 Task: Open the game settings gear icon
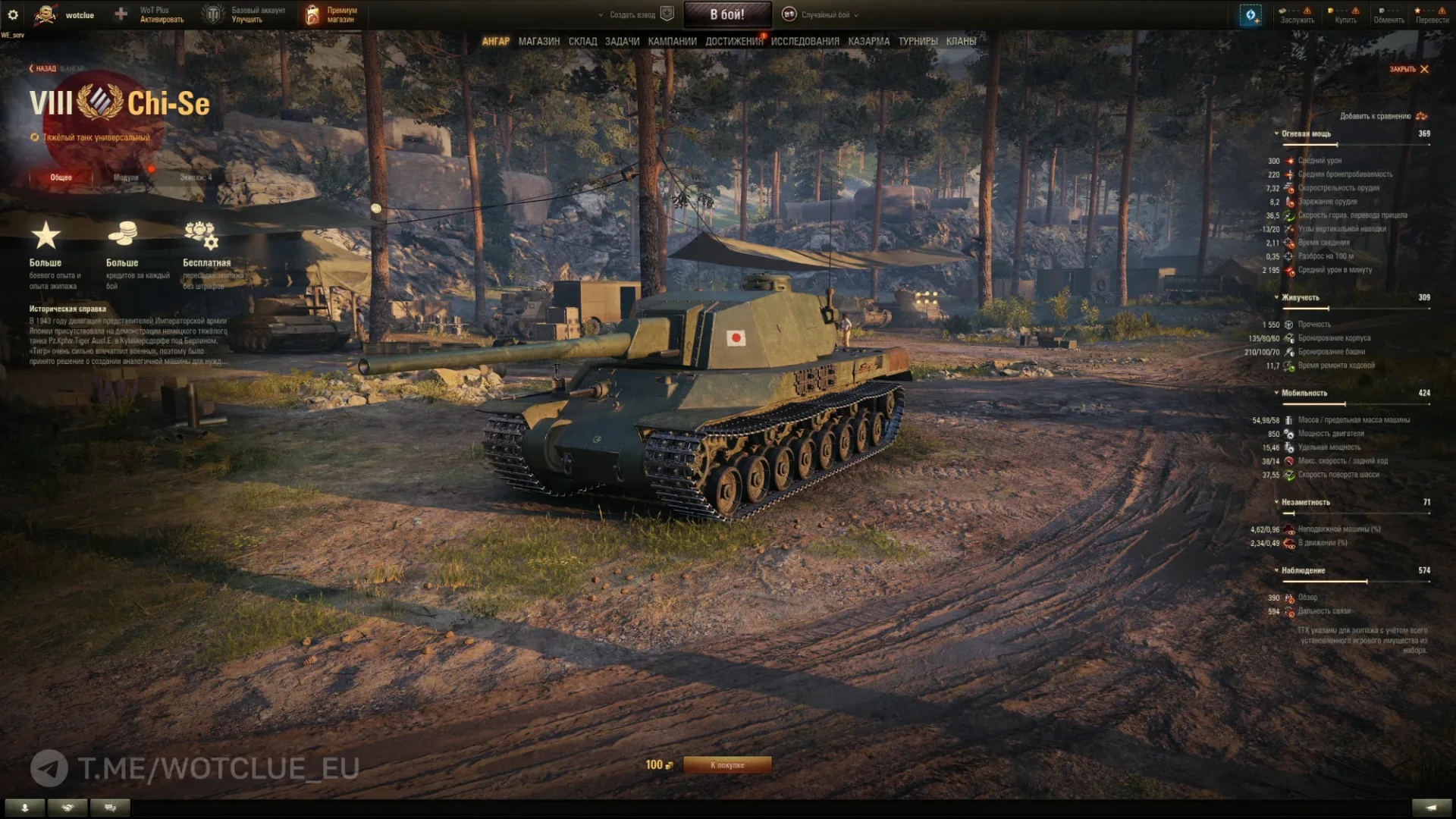coord(13,14)
